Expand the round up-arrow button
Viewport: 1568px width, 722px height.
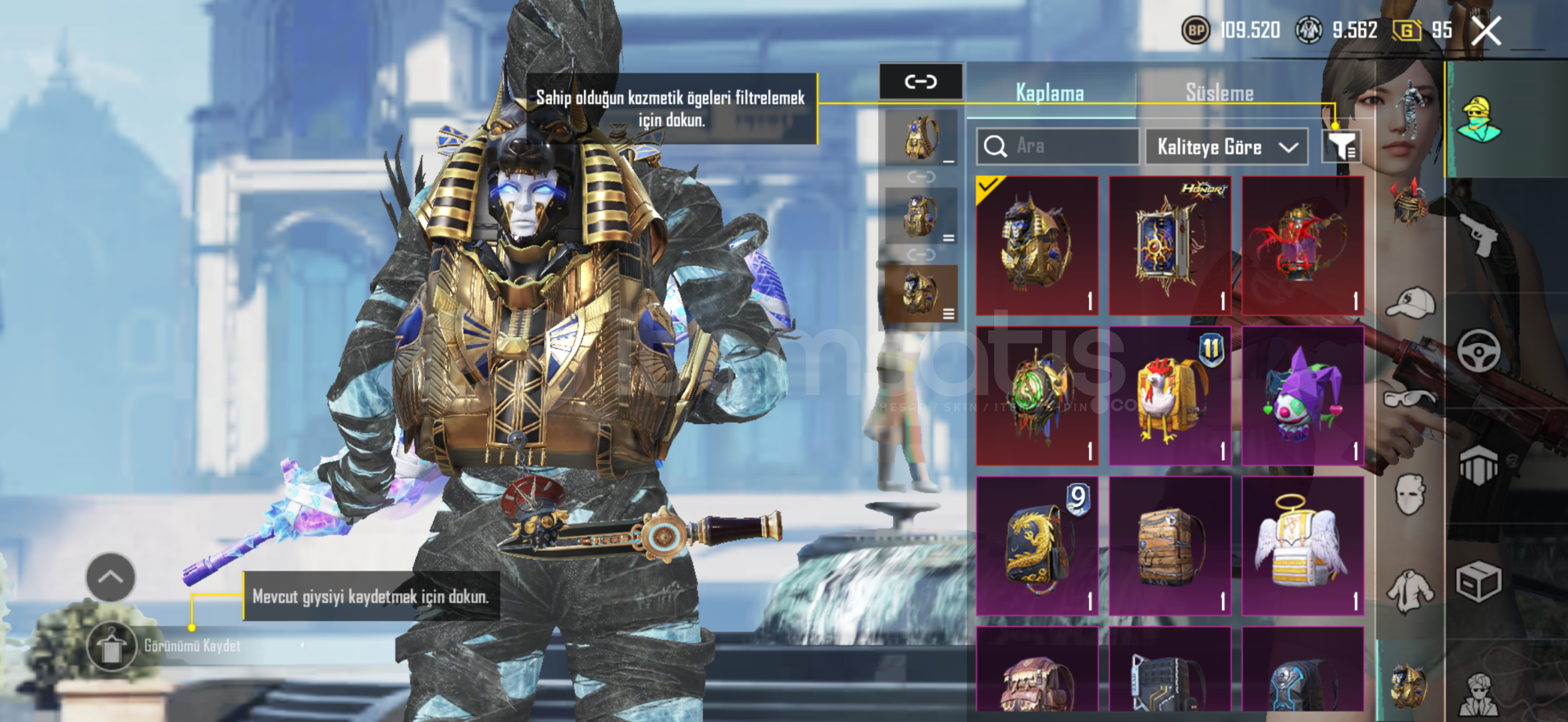(110, 577)
